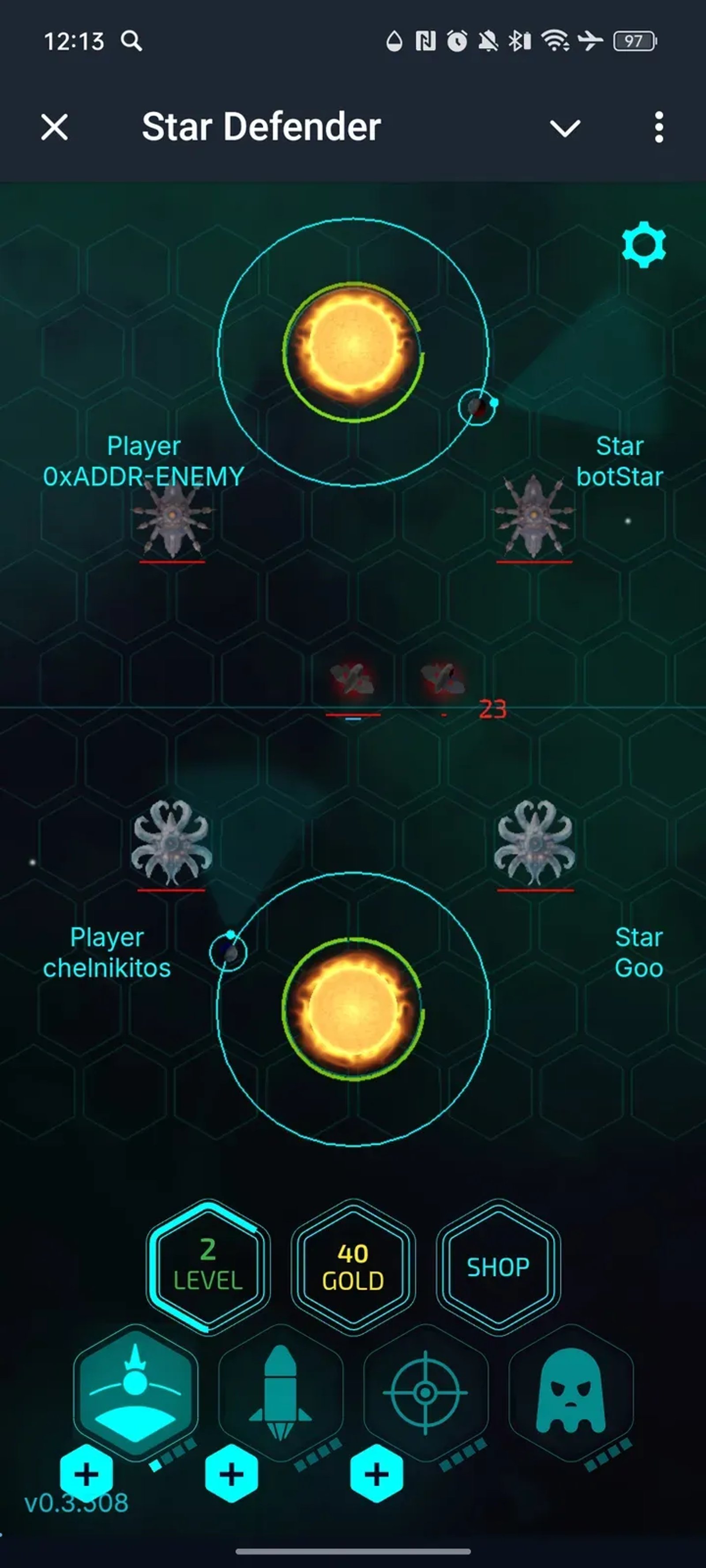Close Star Defender with the X
This screenshot has height=1568, width=706.
click(54, 128)
